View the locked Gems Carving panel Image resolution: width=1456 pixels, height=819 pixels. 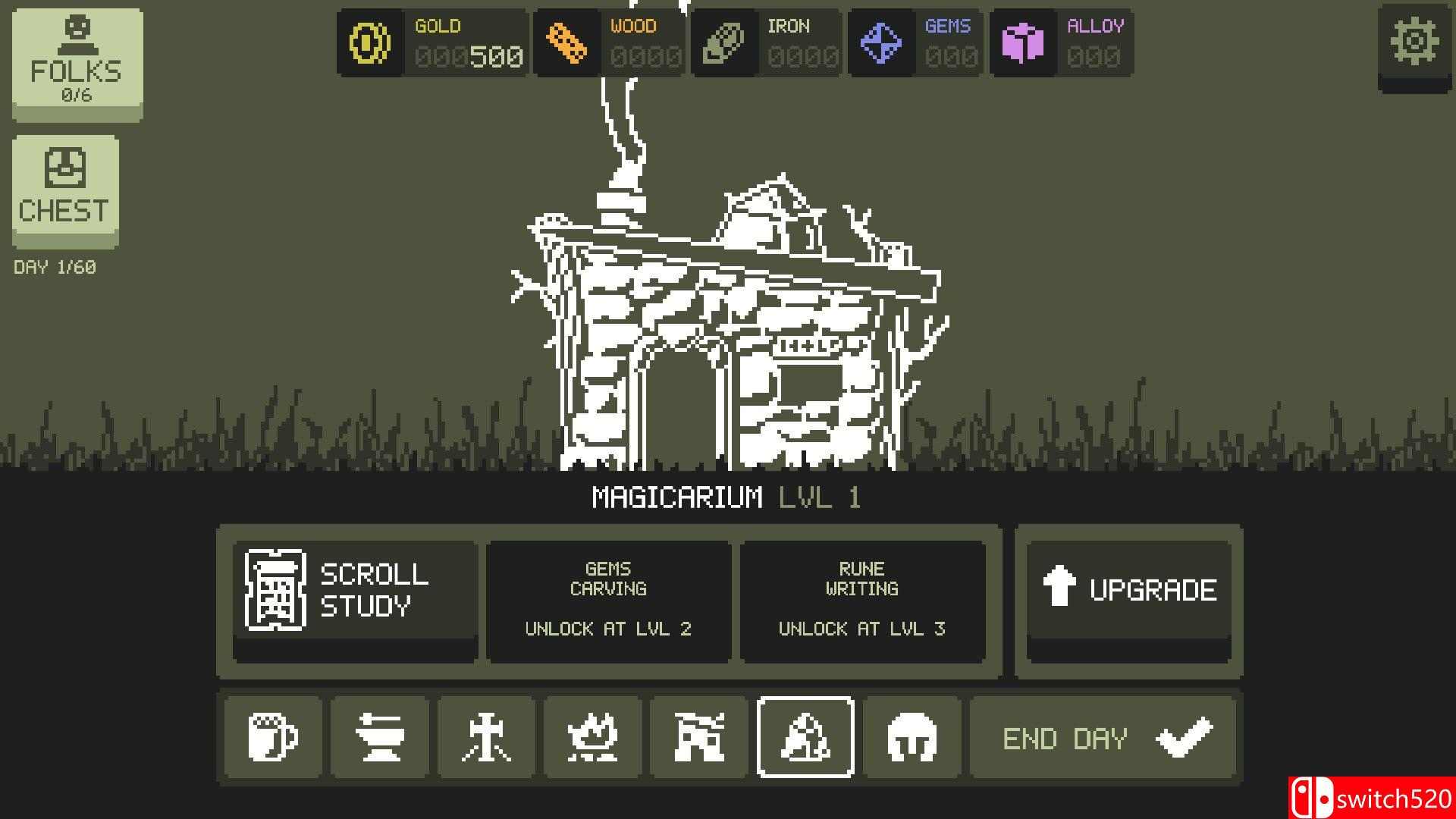(x=608, y=599)
